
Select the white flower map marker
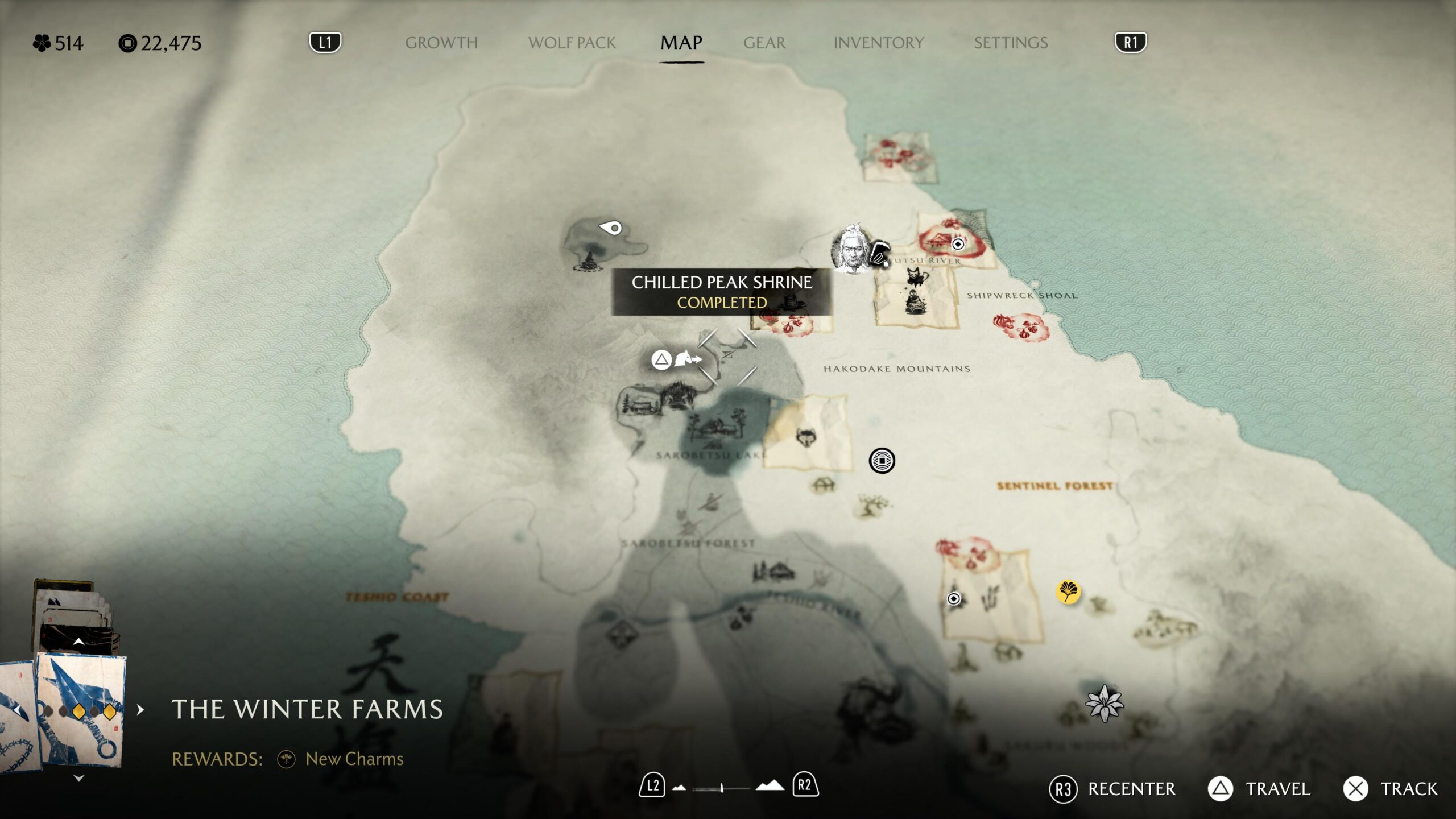click(1104, 704)
